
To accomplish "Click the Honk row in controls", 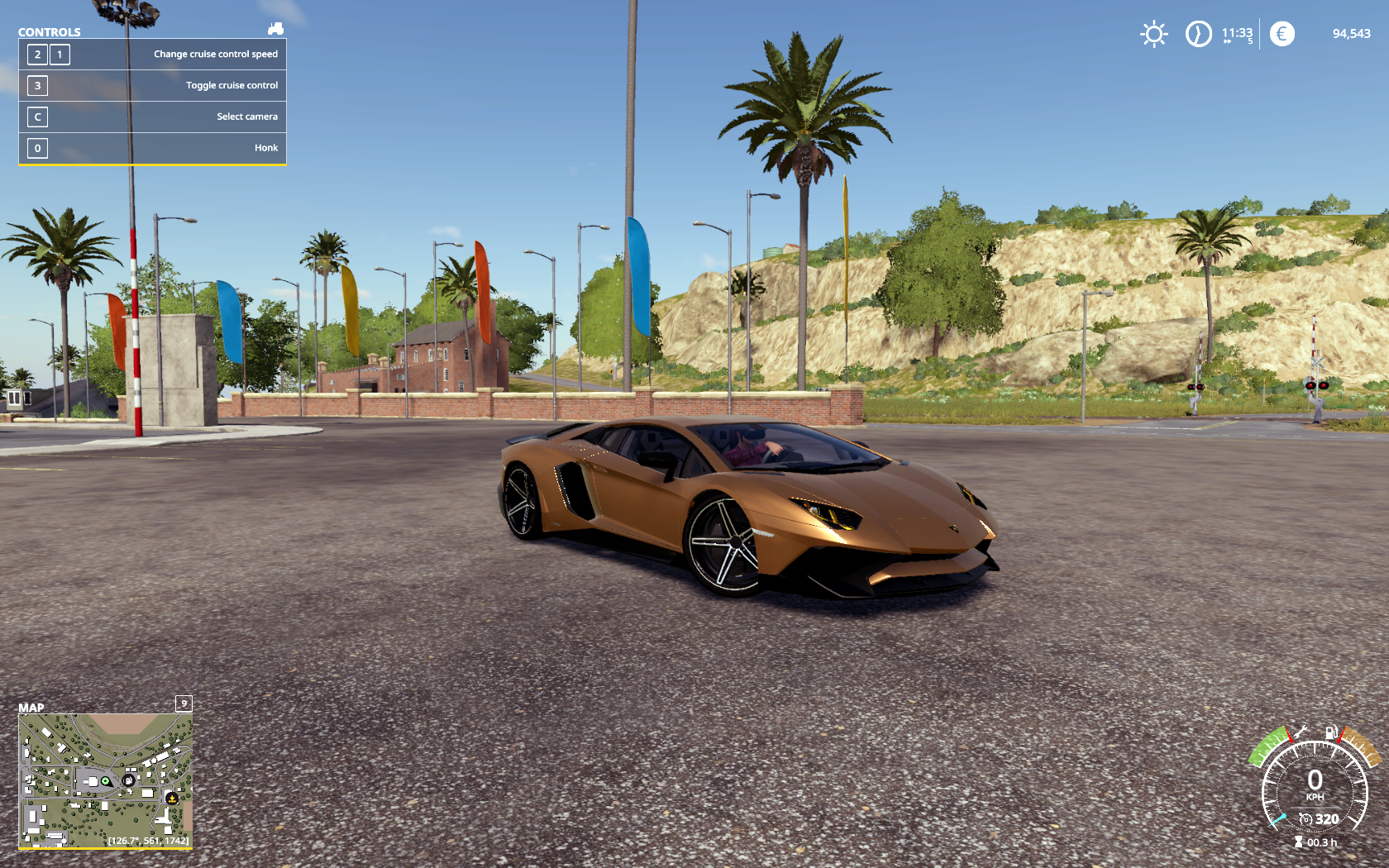I will click(x=152, y=148).
